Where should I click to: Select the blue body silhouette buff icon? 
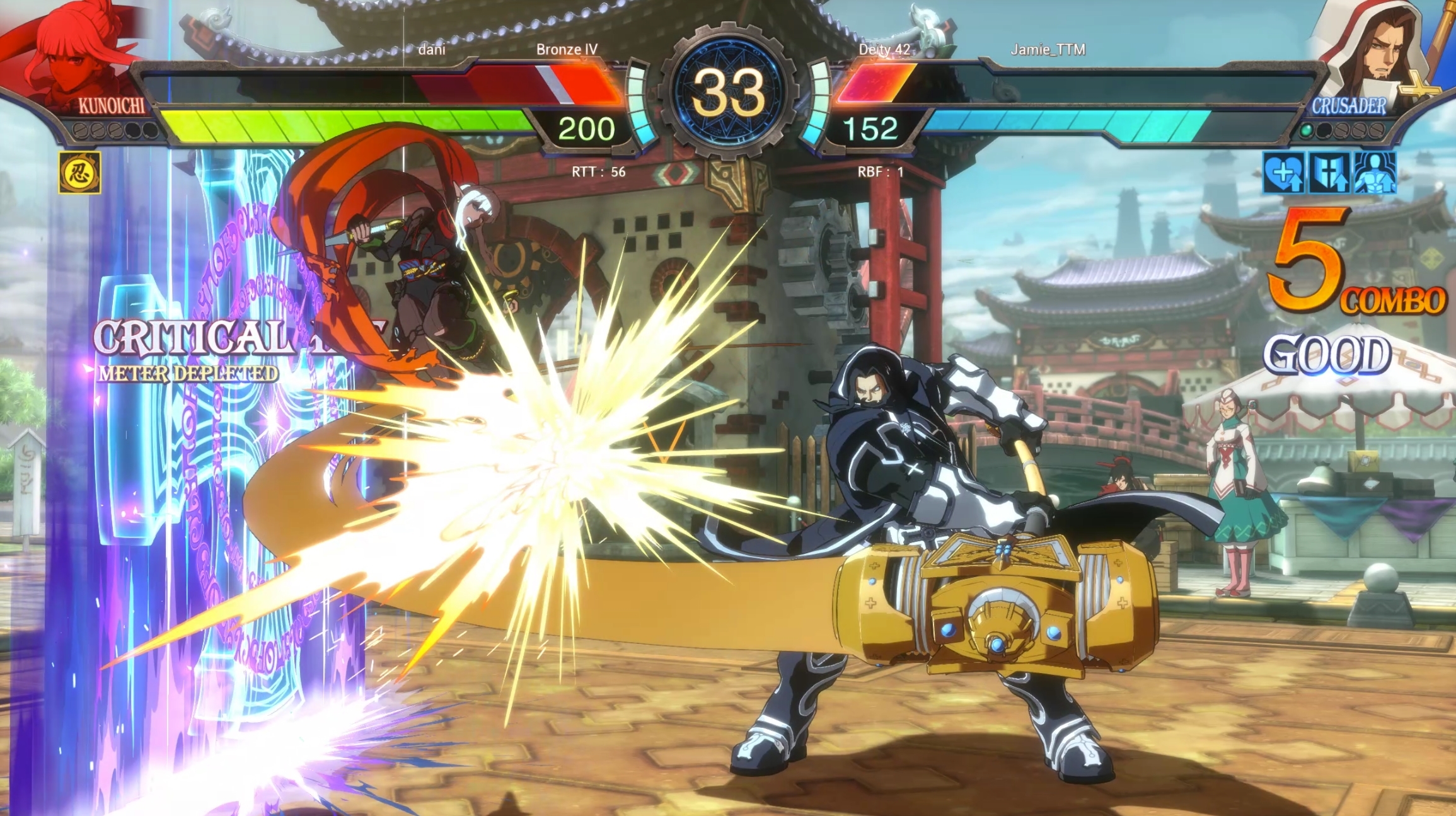(1375, 172)
